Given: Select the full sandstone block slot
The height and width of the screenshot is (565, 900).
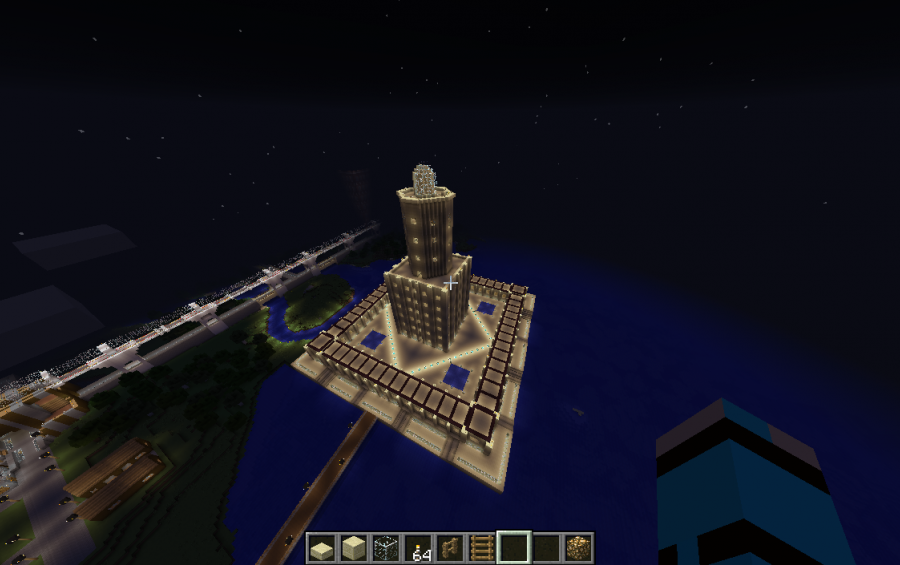Looking at the screenshot, I should pyautogui.click(x=353, y=548).
